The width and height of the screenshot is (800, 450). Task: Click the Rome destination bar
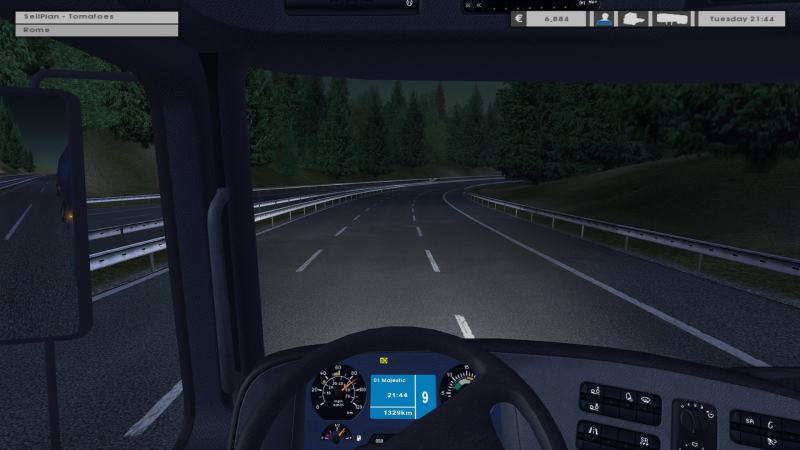[97, 30]
